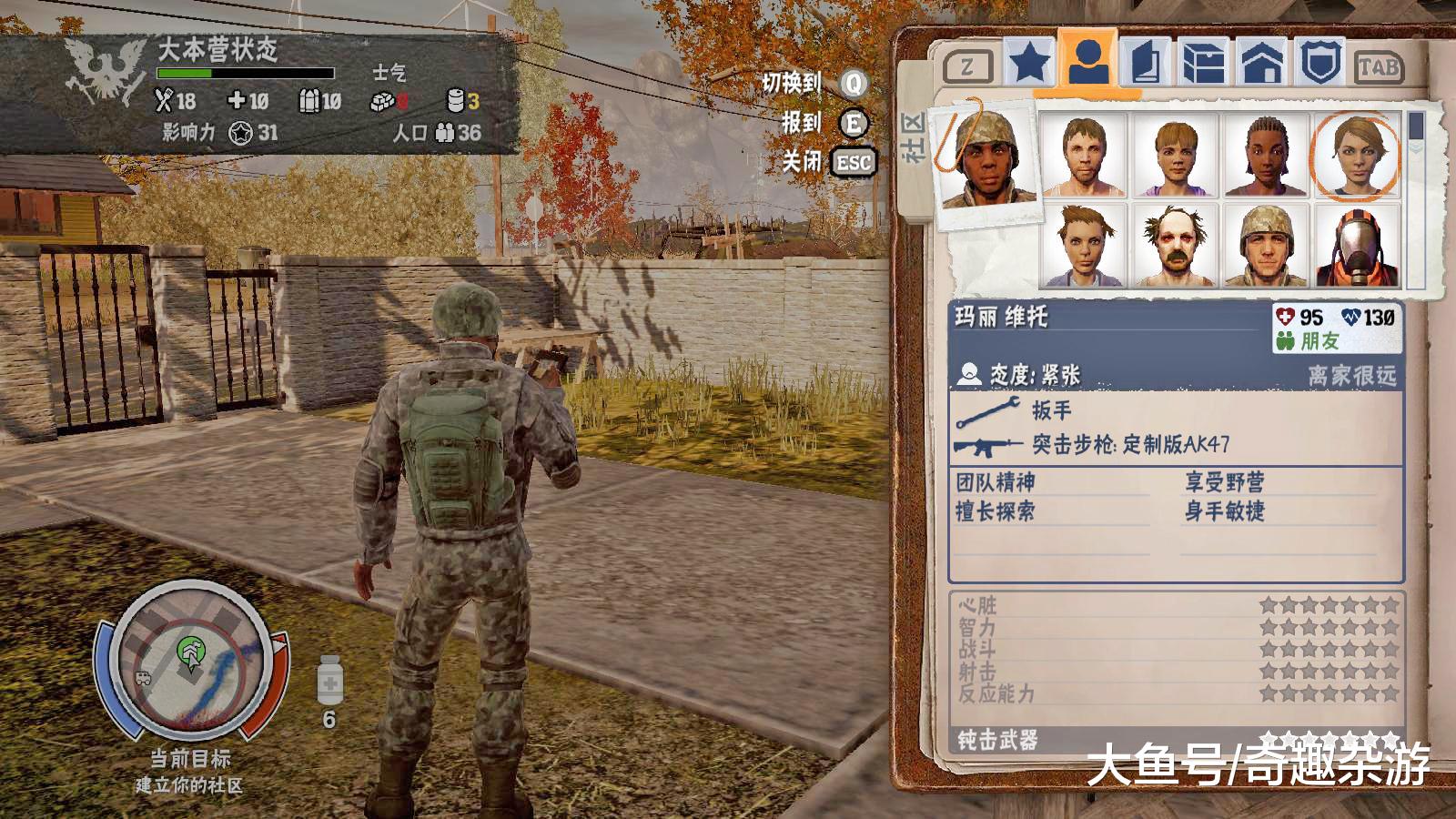
Task: Select the custom AK47 assault rifle entry
Action: point(1128,445)
